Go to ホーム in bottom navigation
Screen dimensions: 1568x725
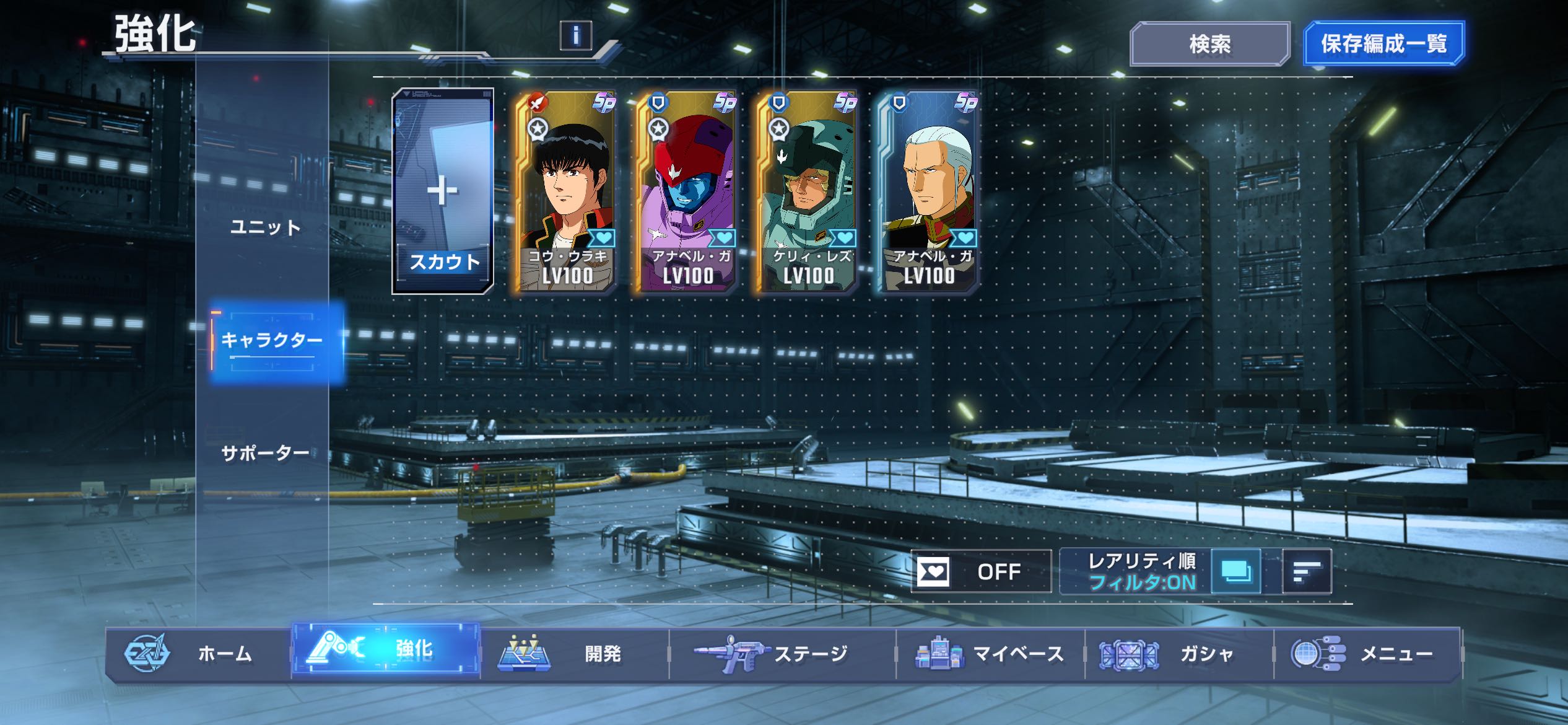pos(198,654)
